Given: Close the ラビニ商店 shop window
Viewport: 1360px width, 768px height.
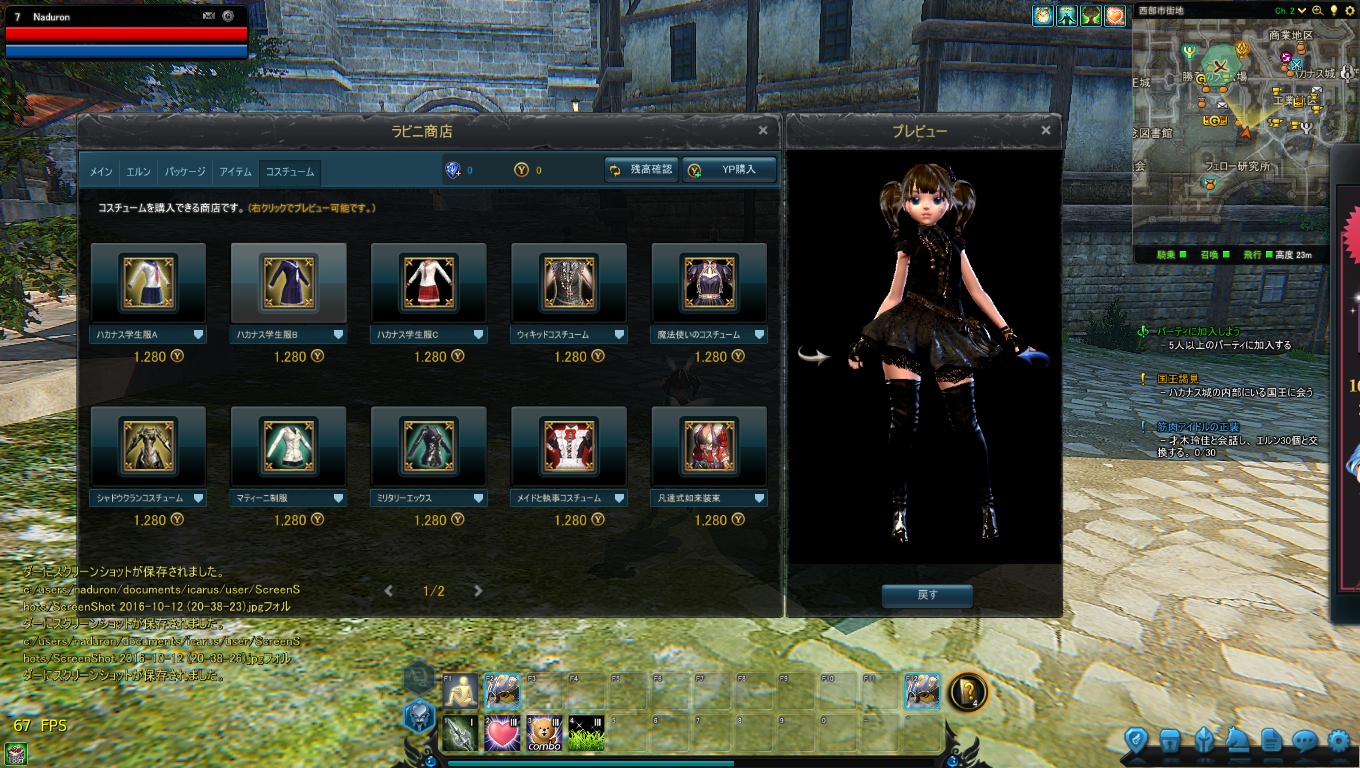Looking at the screenshot, I should pos(763,130).
